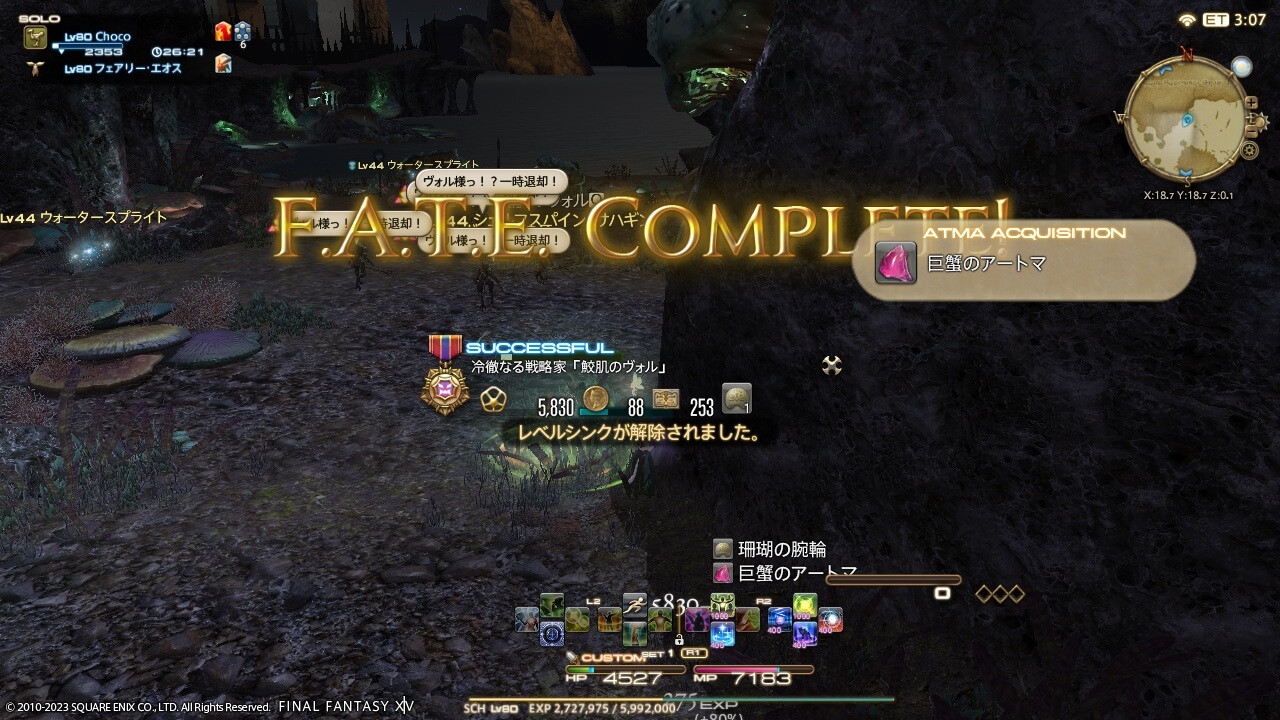The image size is (1280, 720).
Task: Click the CUSTOM cross hotbar label
Action: tap(612, 656)
